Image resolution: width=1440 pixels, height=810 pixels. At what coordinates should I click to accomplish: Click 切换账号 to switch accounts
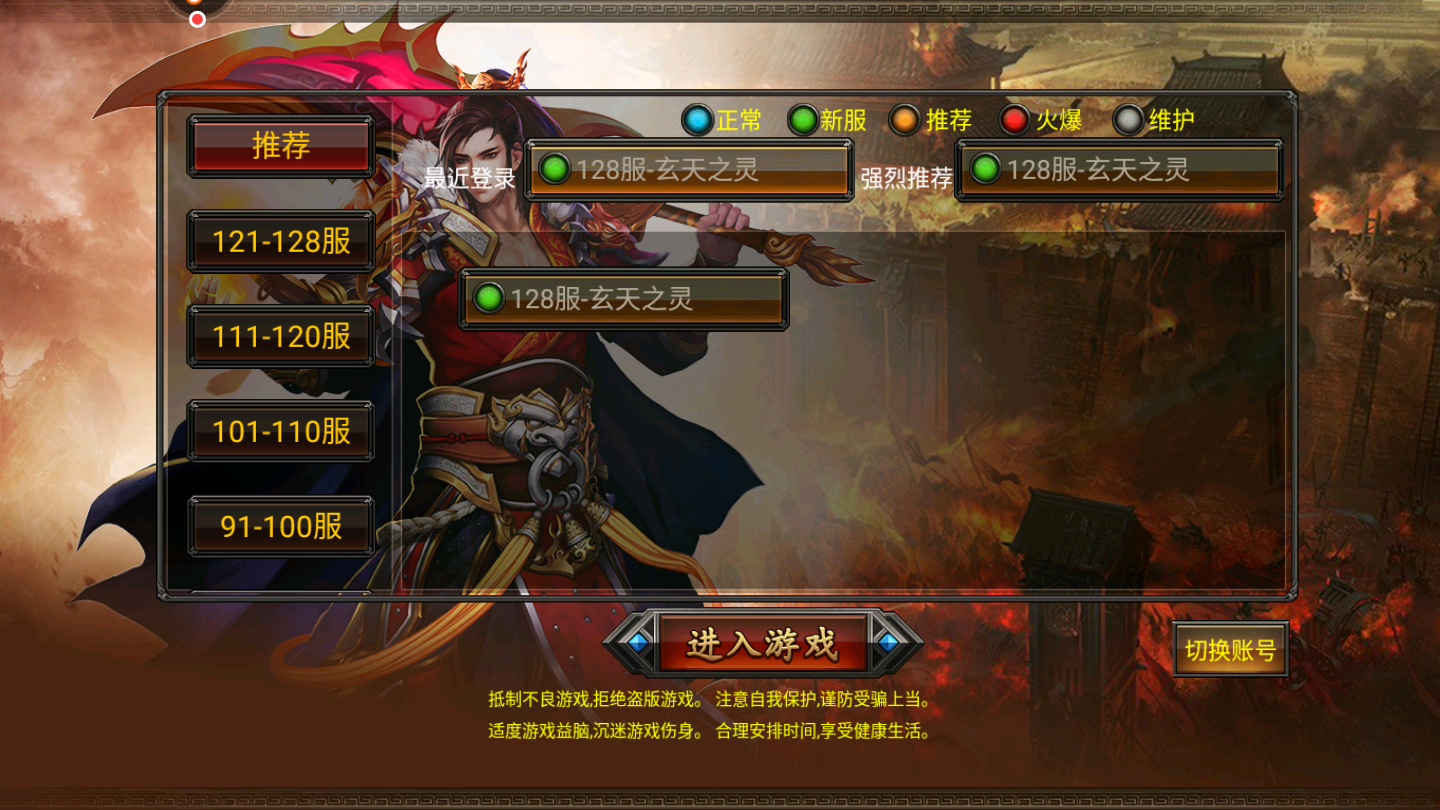(x=1230, y=648)
